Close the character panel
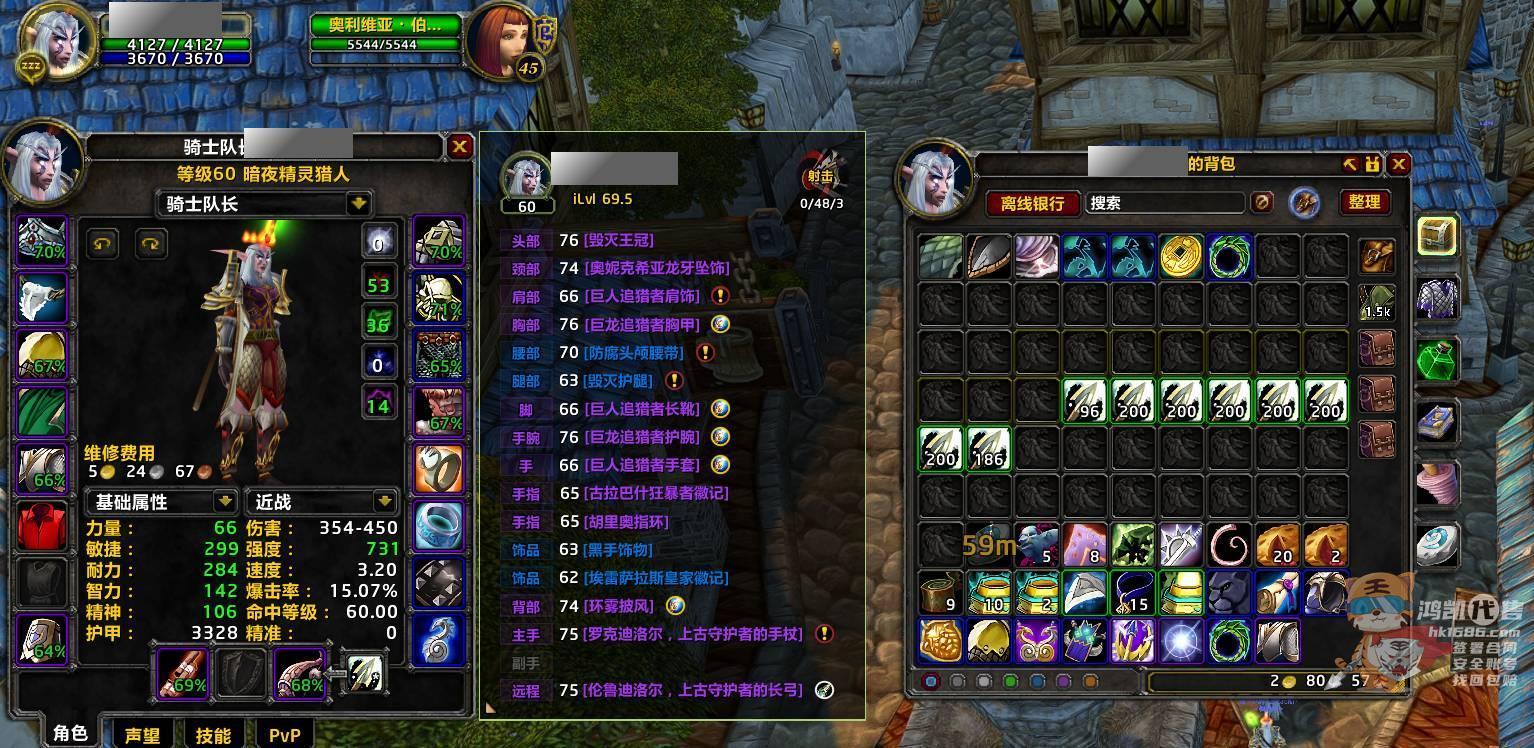1534x748 pixels. point(459,147)
